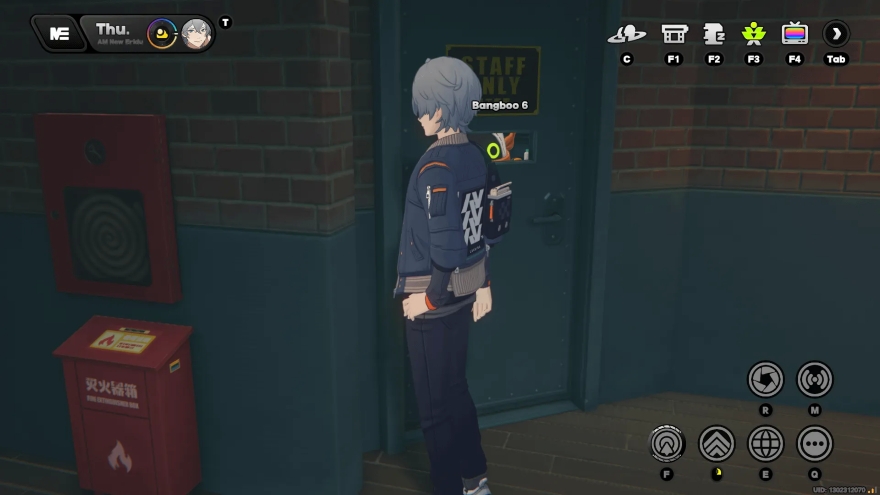Open the three-dots more options button

[x=814, y=443]
